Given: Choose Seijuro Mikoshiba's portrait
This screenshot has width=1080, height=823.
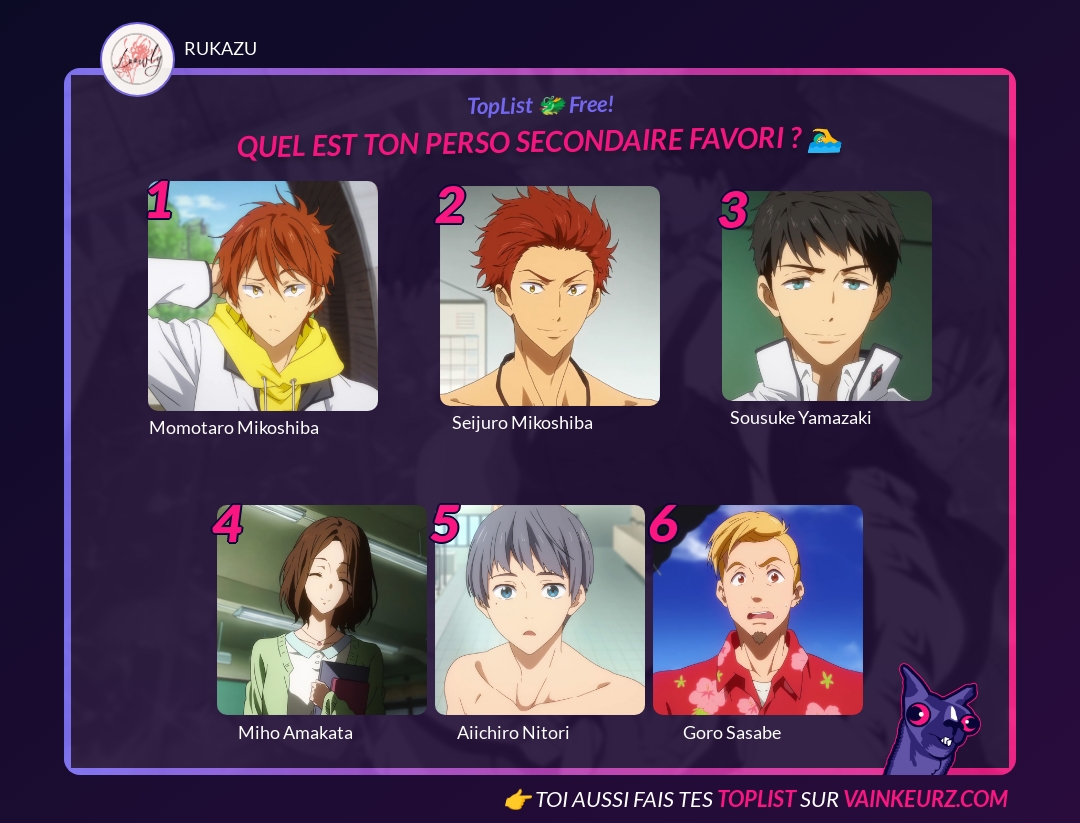Looking at the screenshot, I should pos(550,296).
